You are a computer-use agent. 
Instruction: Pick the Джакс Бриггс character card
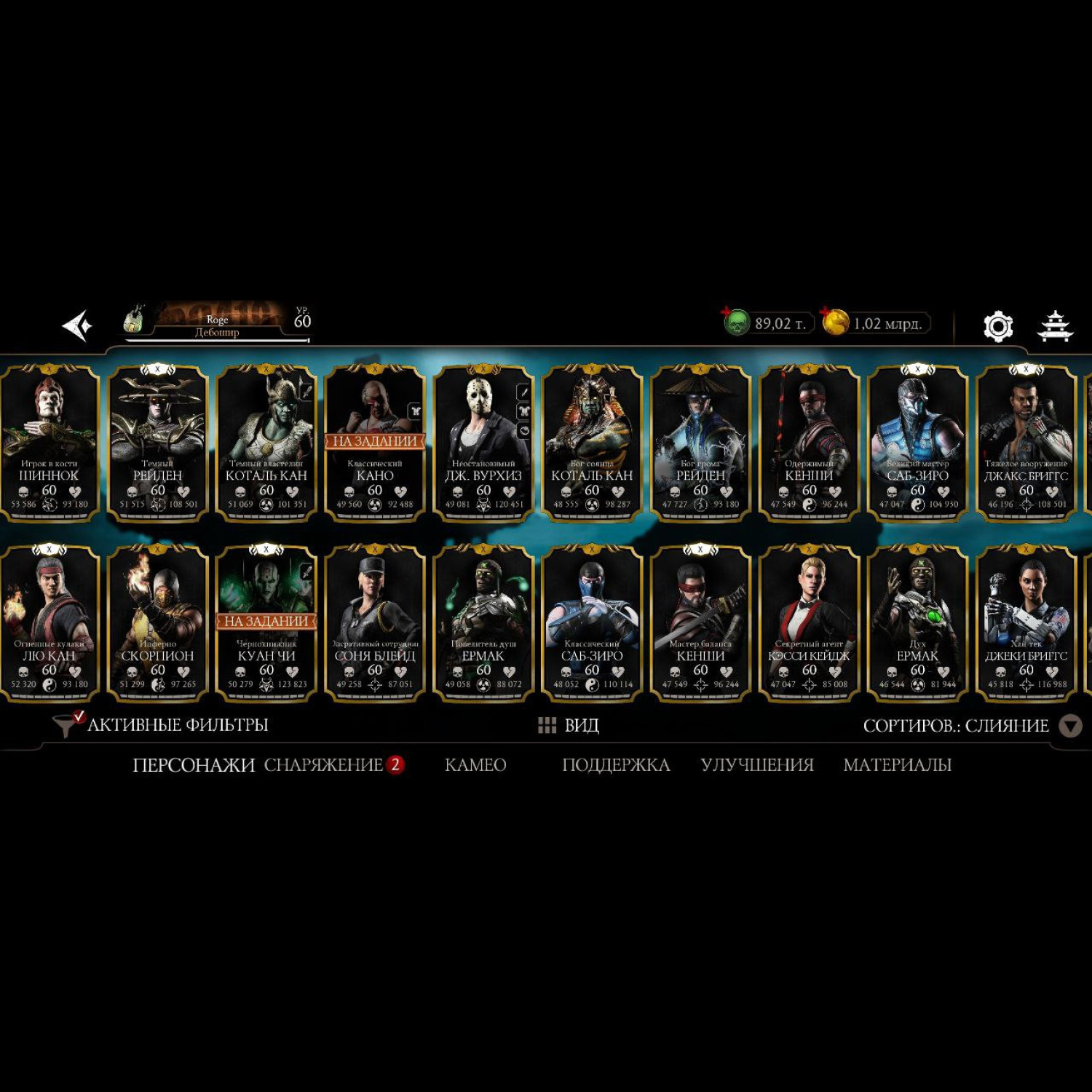(1026, 443)
